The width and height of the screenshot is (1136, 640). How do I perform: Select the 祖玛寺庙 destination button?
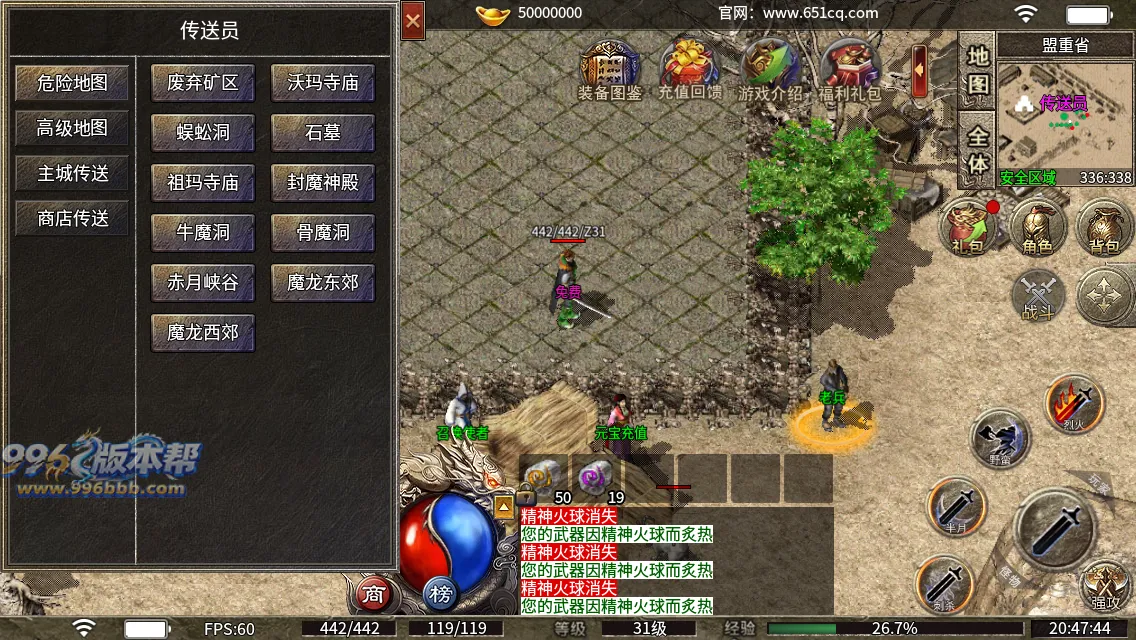click(203, 183)
